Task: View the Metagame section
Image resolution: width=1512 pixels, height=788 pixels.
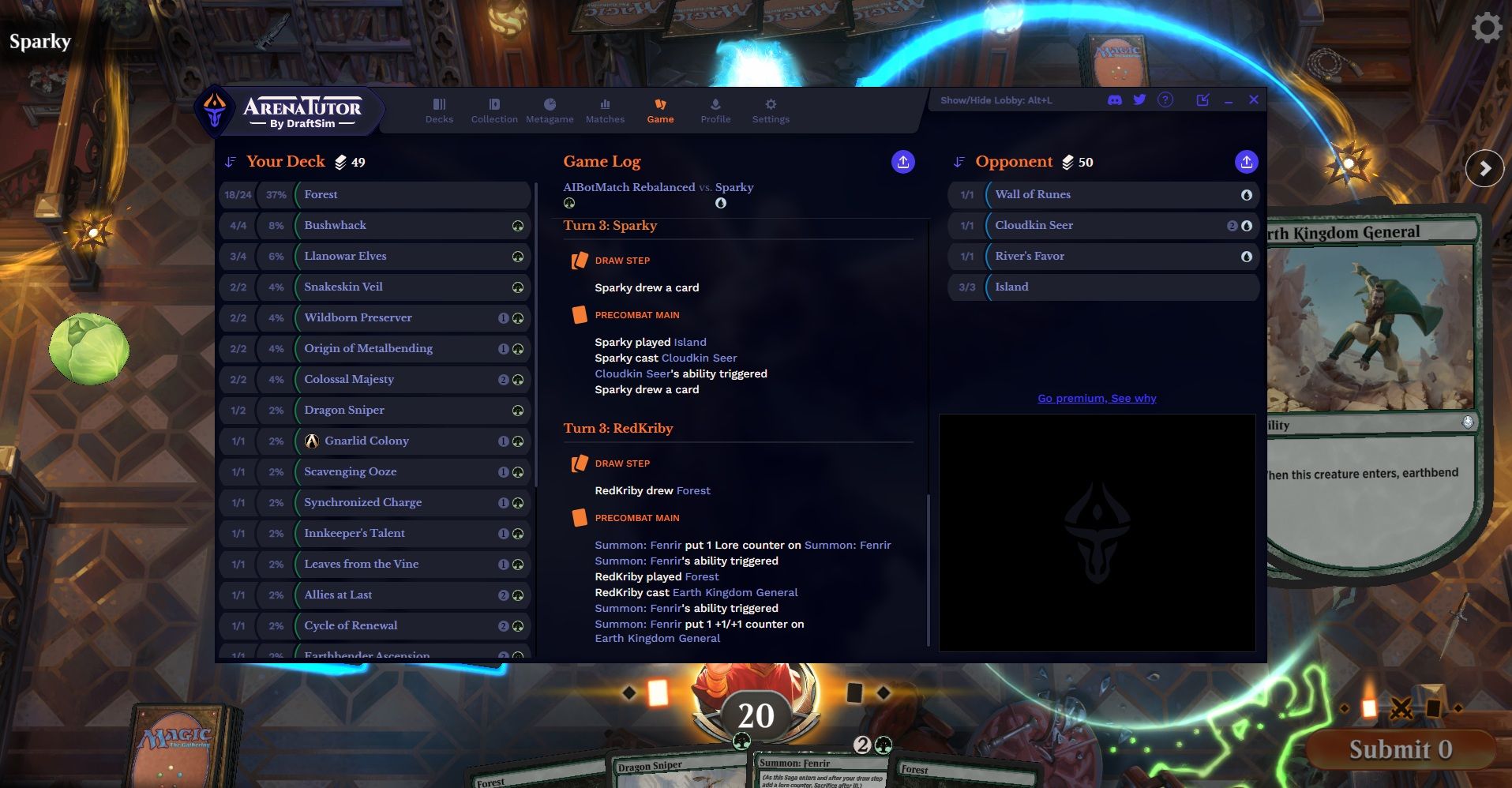Action: click(x=550, y=111)
